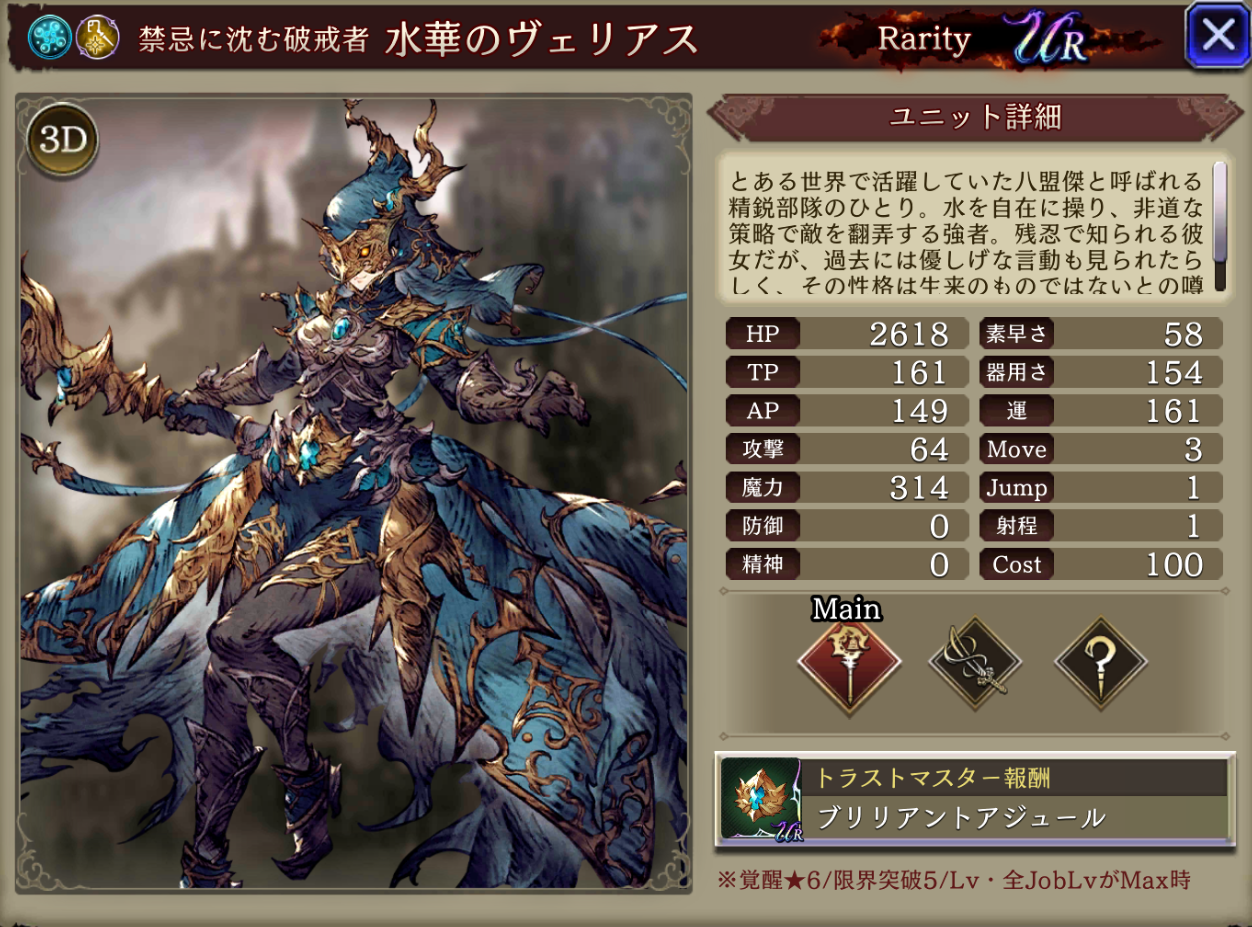Toggle the 3D model view

pyautogui.click(x=63, y=141)
